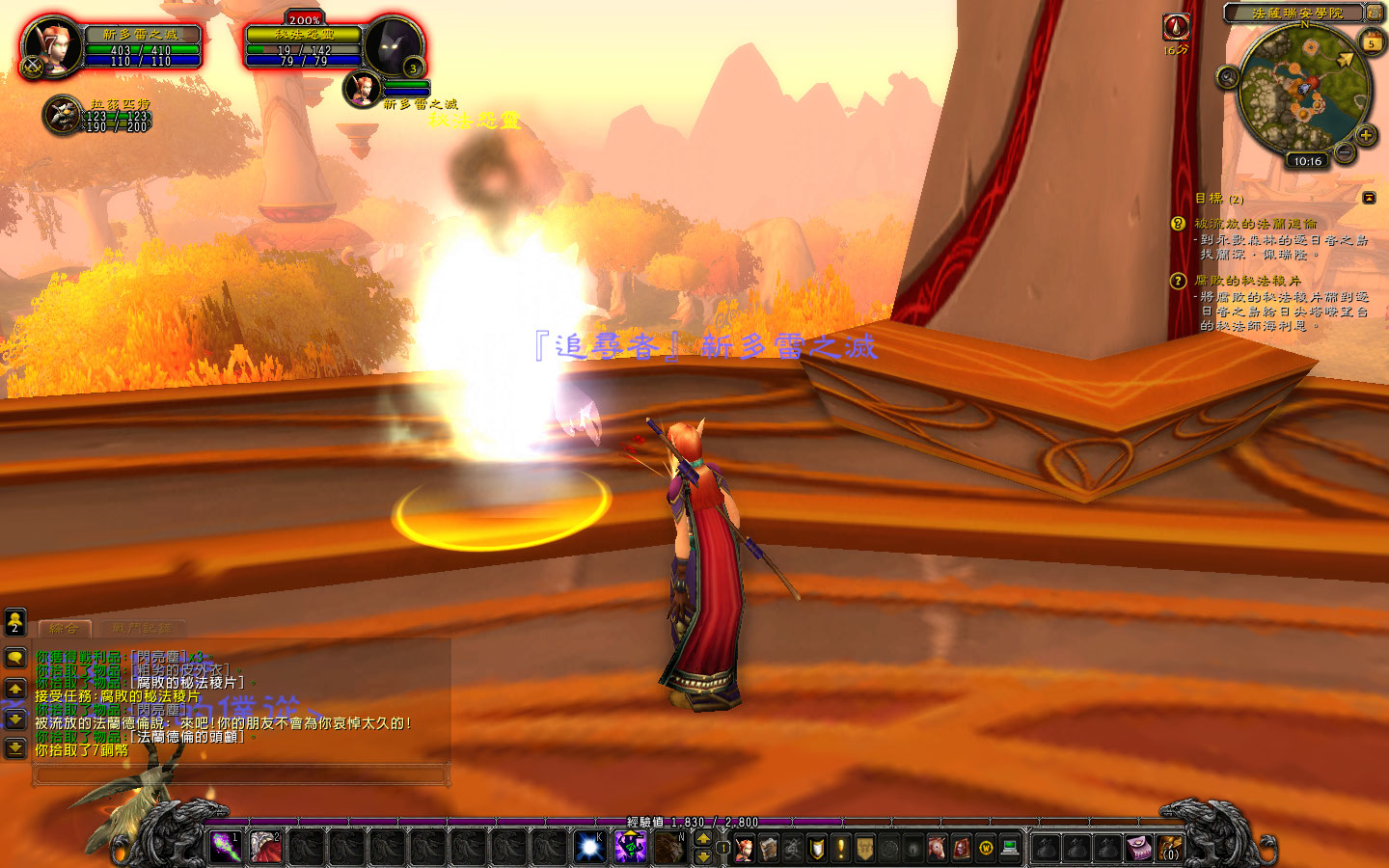Page up the action bar with the up arrow
The image size is (1389, 868).
[703, 837]
